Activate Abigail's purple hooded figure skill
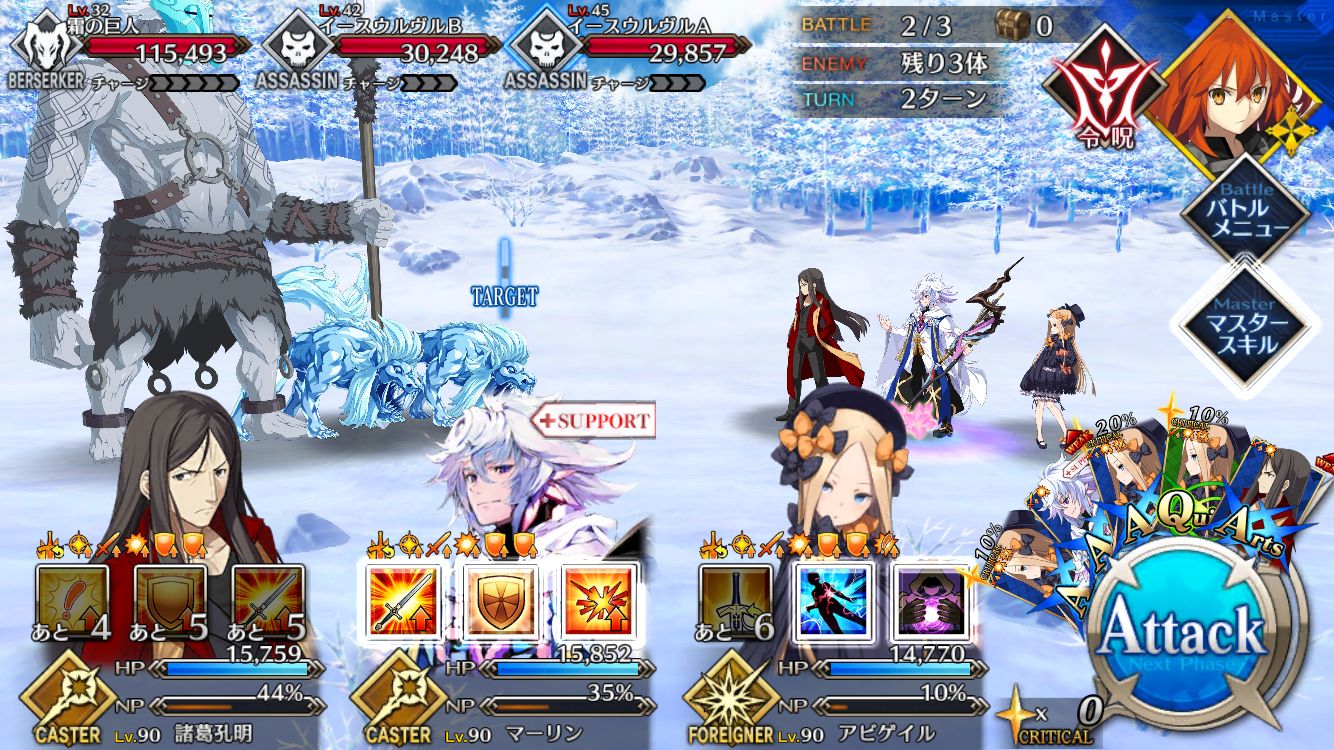 [x=930, y=602]
